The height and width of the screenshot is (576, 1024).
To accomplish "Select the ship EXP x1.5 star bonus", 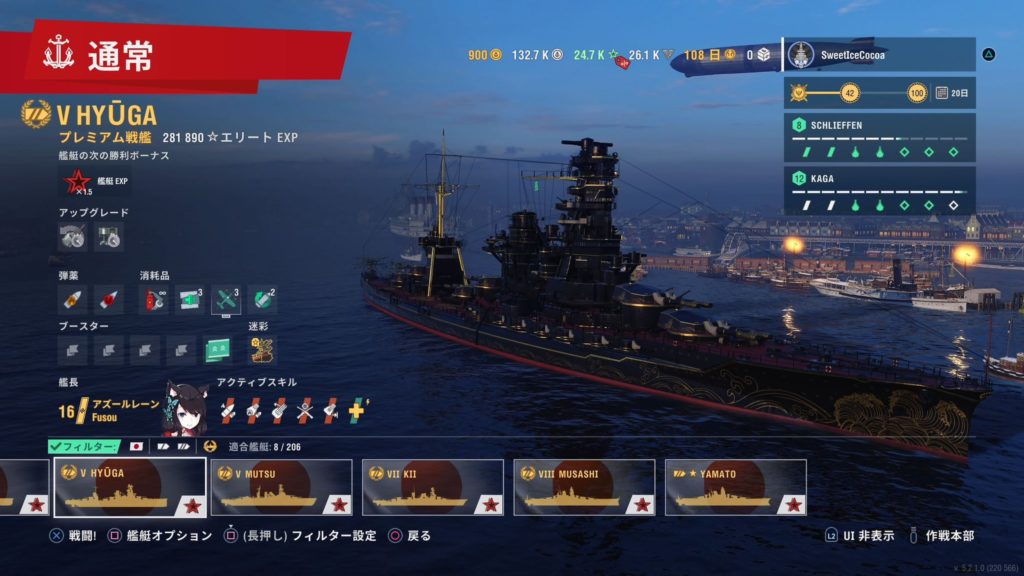I will 76,182.
